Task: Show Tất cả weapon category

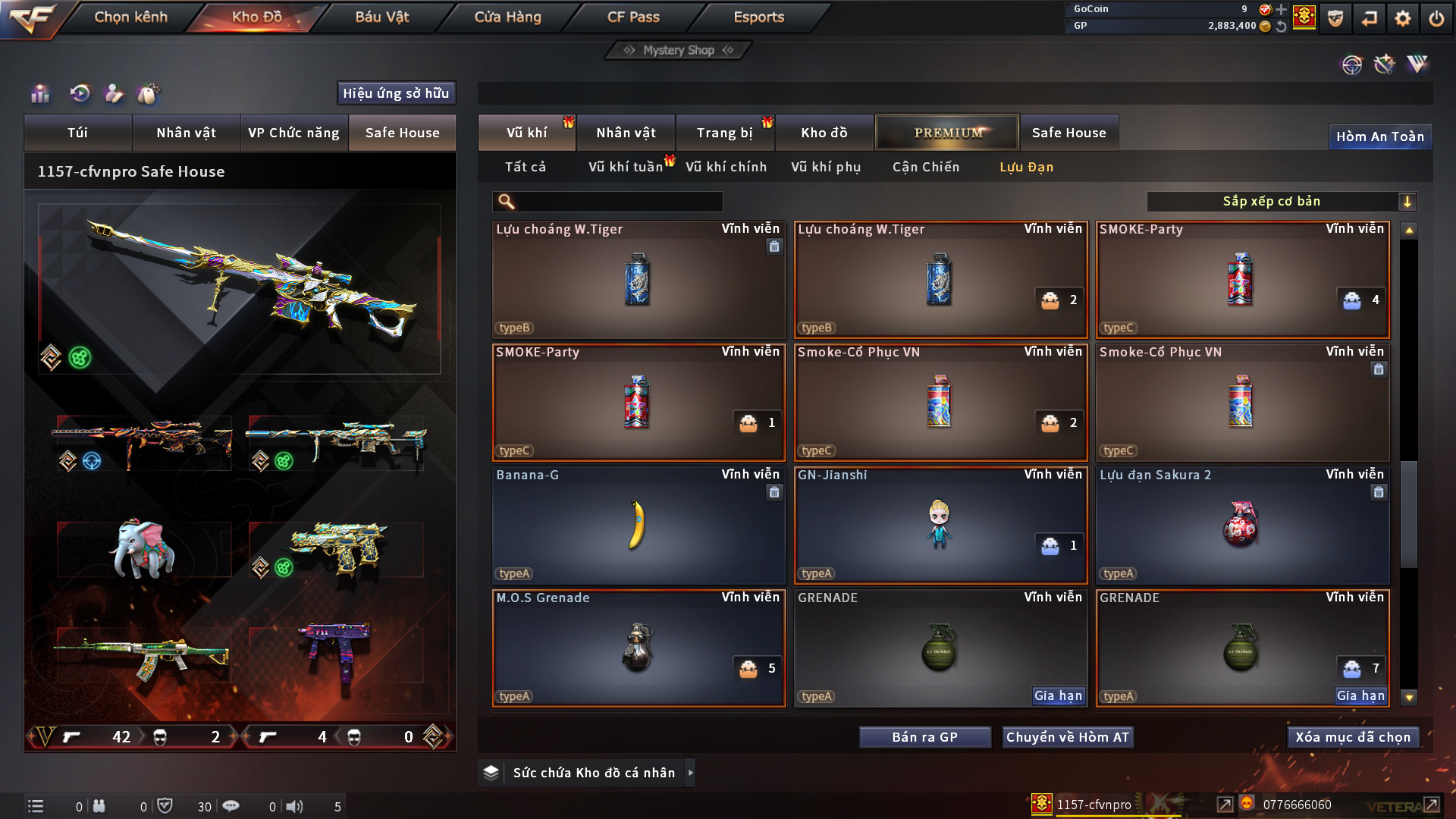Action: point(525,167)
